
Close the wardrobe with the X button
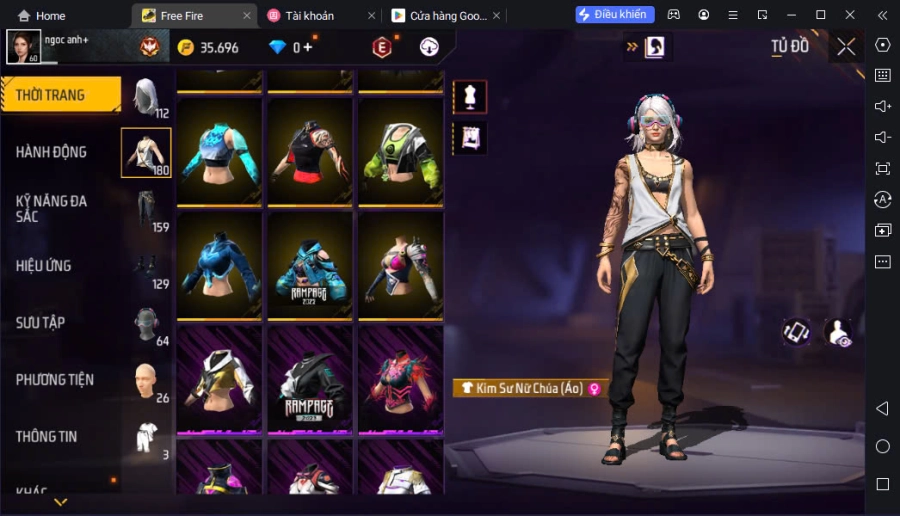(846, 47)
